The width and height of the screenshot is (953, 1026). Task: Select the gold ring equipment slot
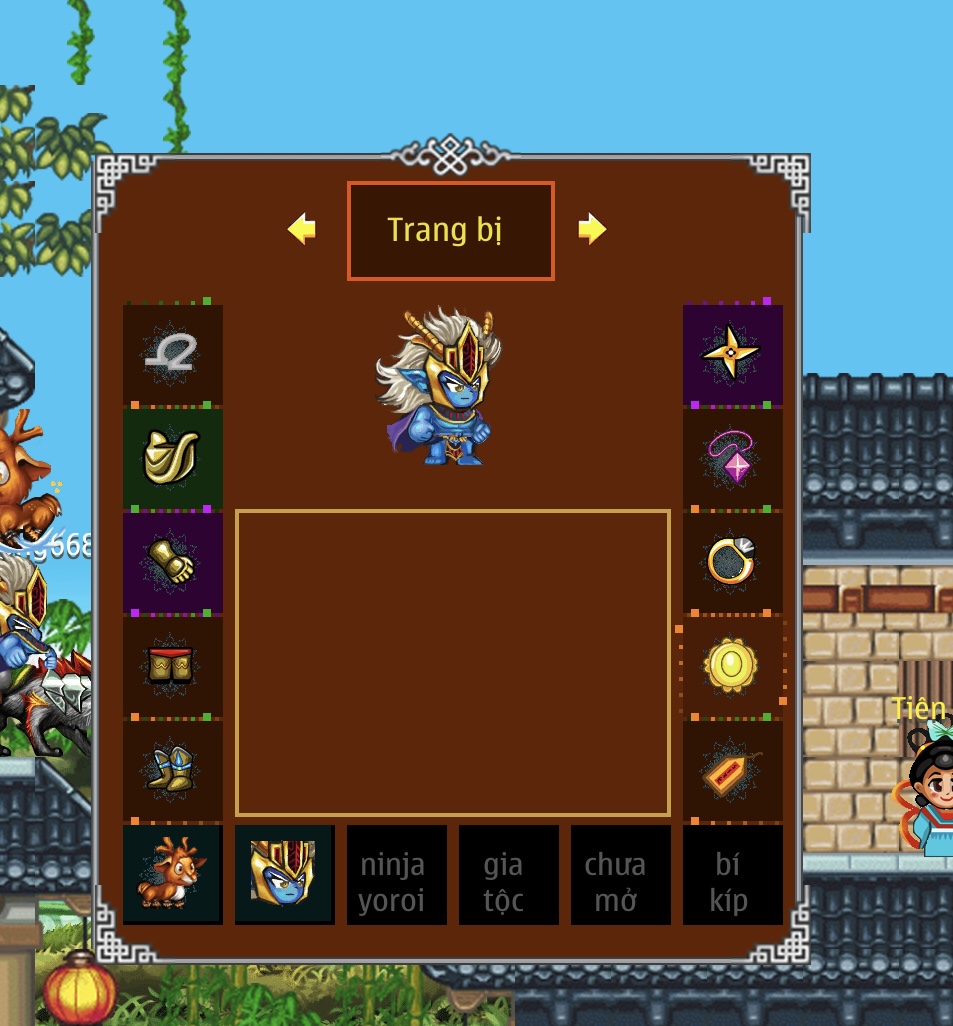pyautogui.click(x=732, y=562)
